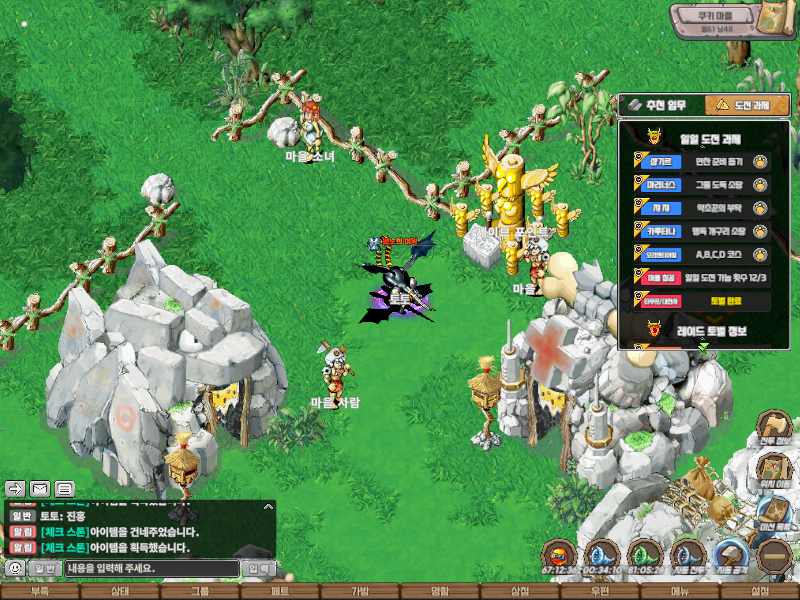Open the 명함 (Name card) menu

coord(440,592)
